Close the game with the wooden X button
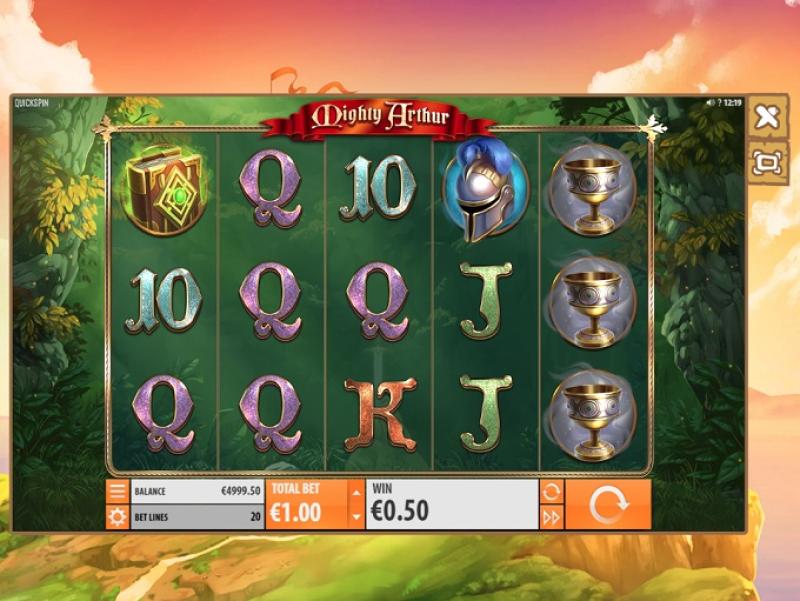This screenshot has width=800, height=601. click(x=767, y=118)
